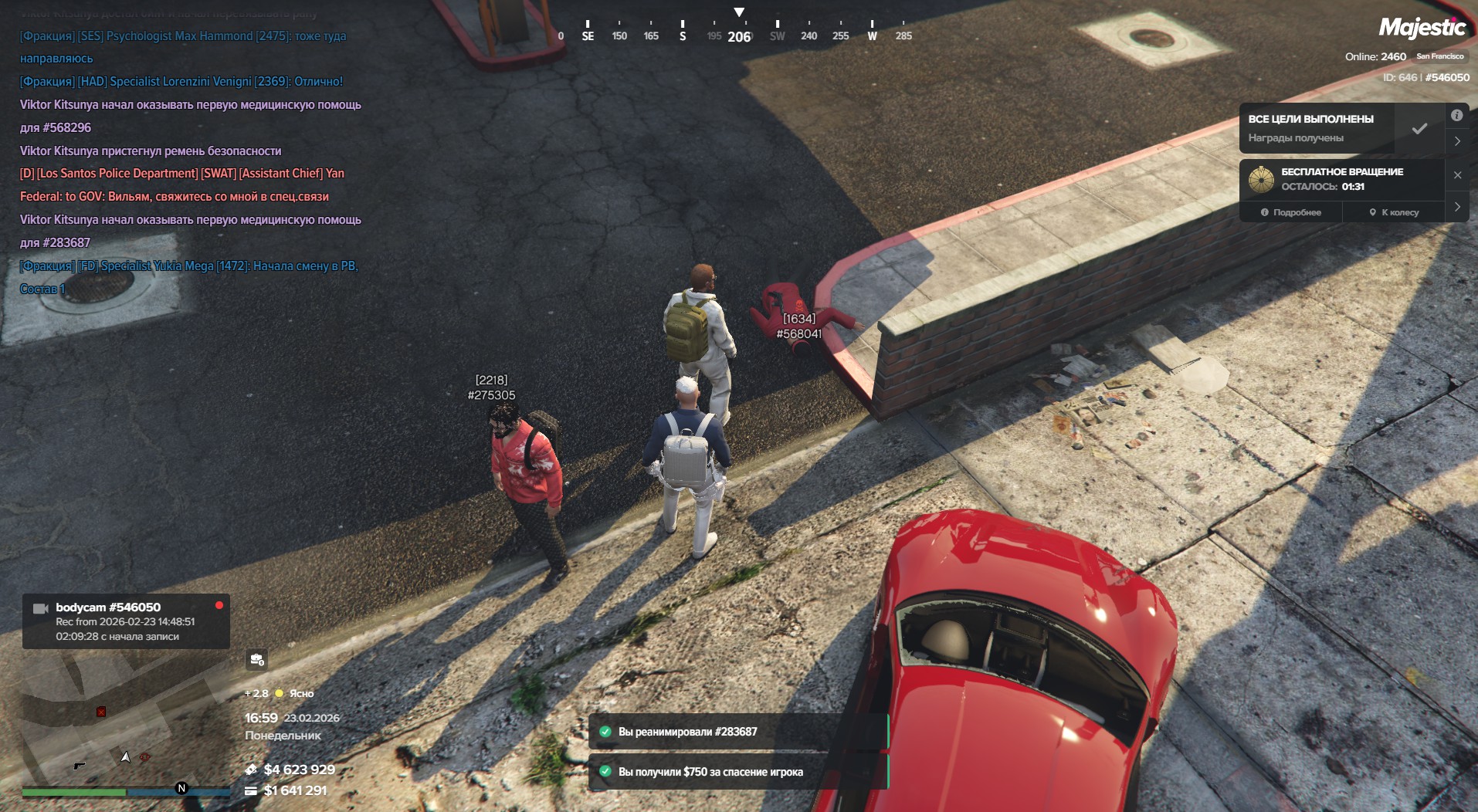Expand the free spin panel arrow
This screenshot has height=812, width=1478.
[1457, 207]
